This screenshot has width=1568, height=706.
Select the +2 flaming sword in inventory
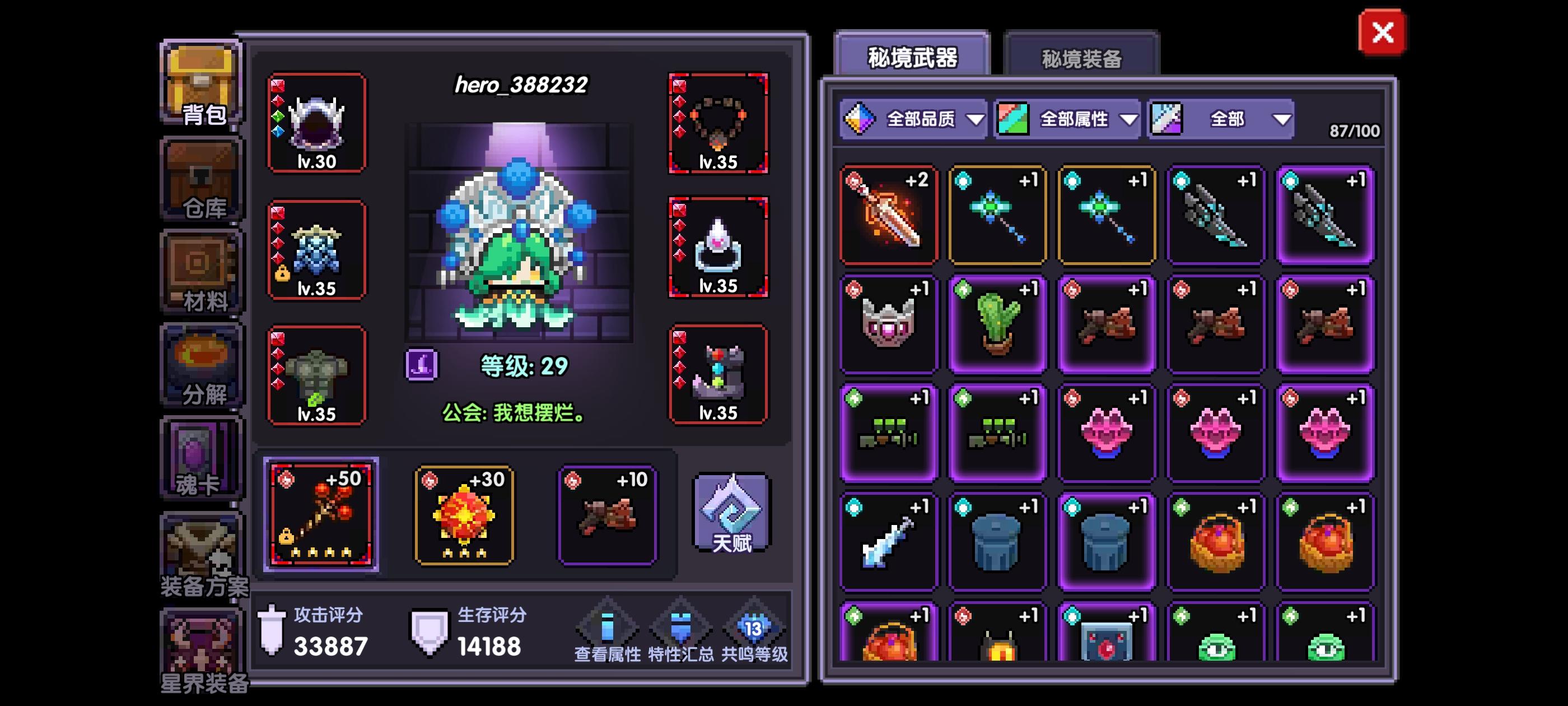pos(888,215)
